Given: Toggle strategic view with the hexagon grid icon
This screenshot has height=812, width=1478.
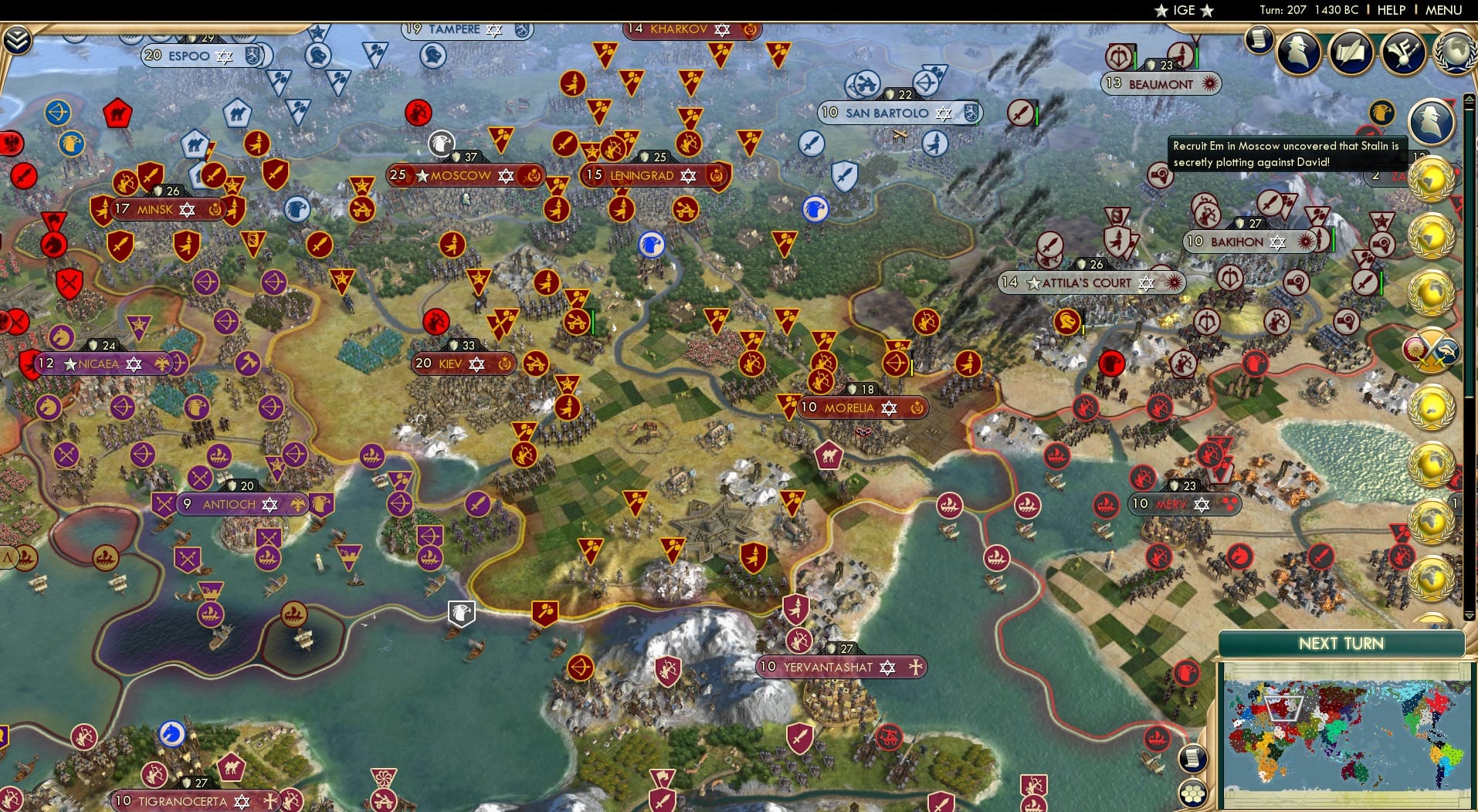Looking at the screenshot, I should click(x=1195, y=792).
